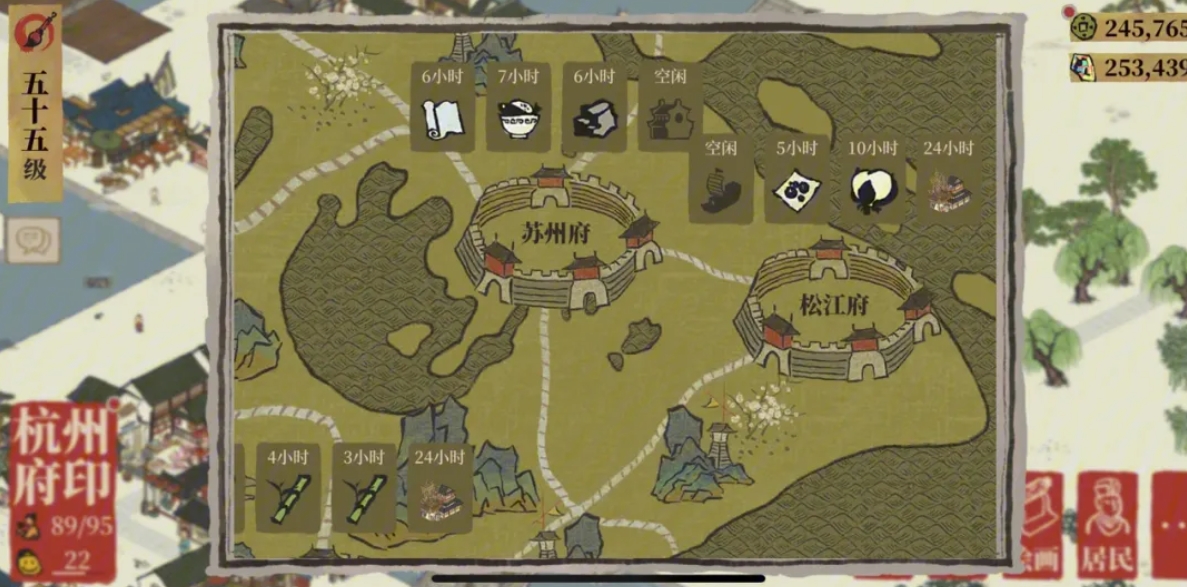This screenshot has height=587, width=1187.
Task: Open the Residents (居民) menu
Action: [x=1107, y=522]
